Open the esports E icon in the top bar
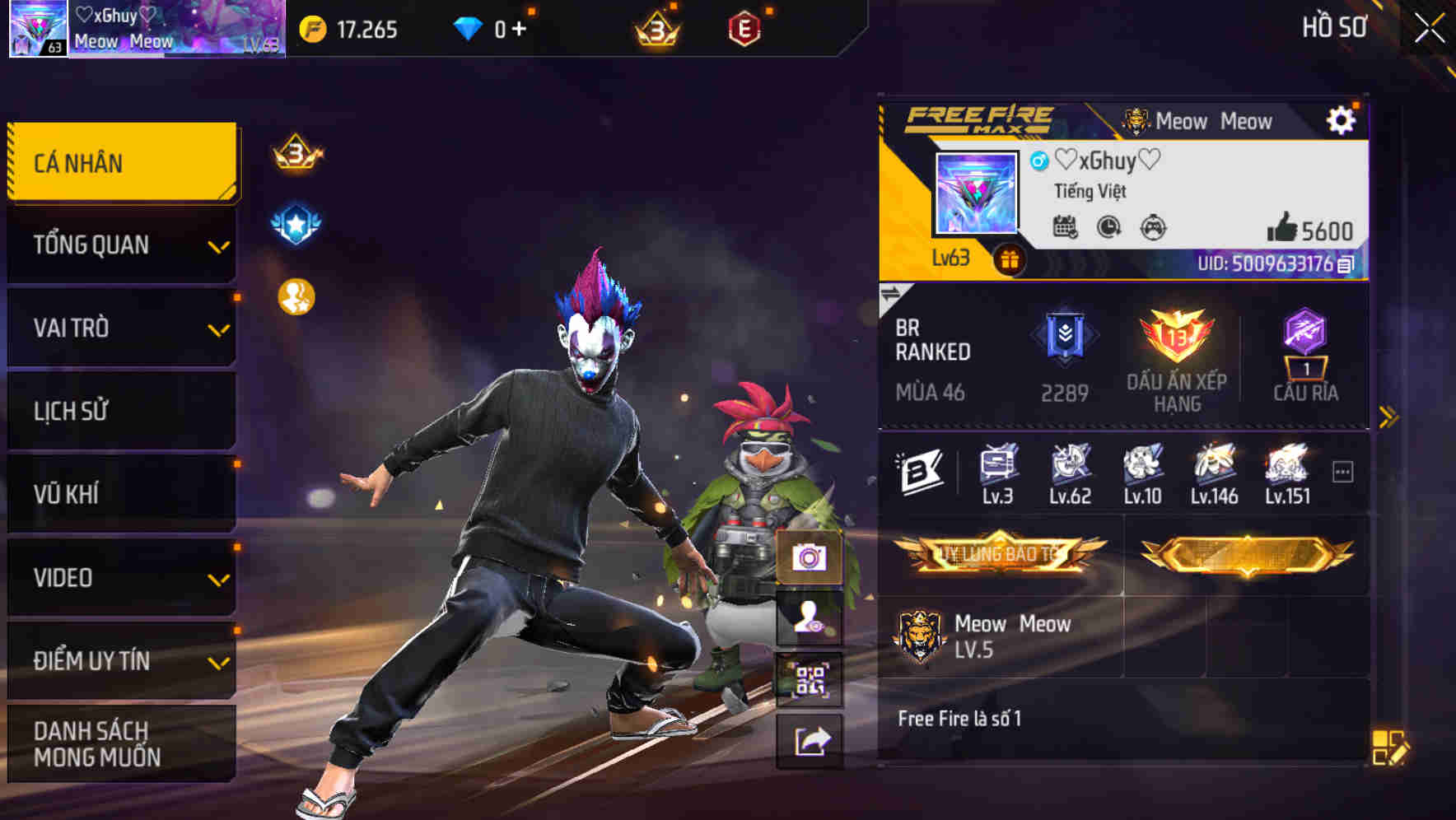Image resolution: width=1456 pixels, height=820 pixels. point(742,26)
